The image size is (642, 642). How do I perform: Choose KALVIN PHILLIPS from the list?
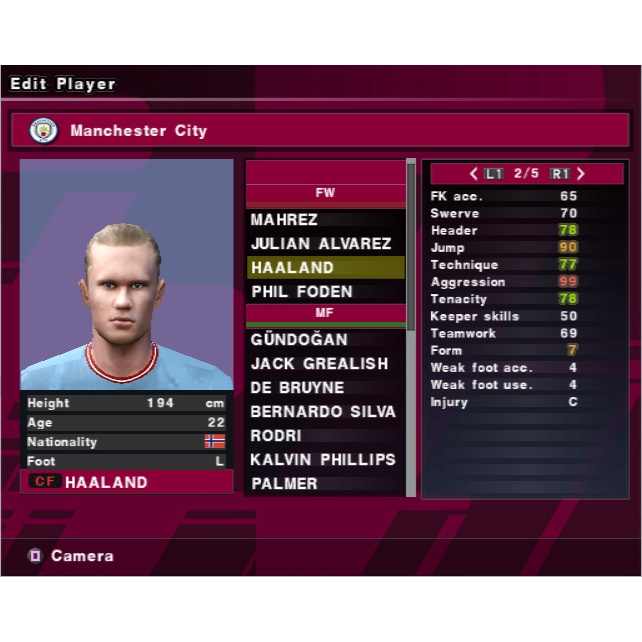pyautogui.click(x=325, y=460)
